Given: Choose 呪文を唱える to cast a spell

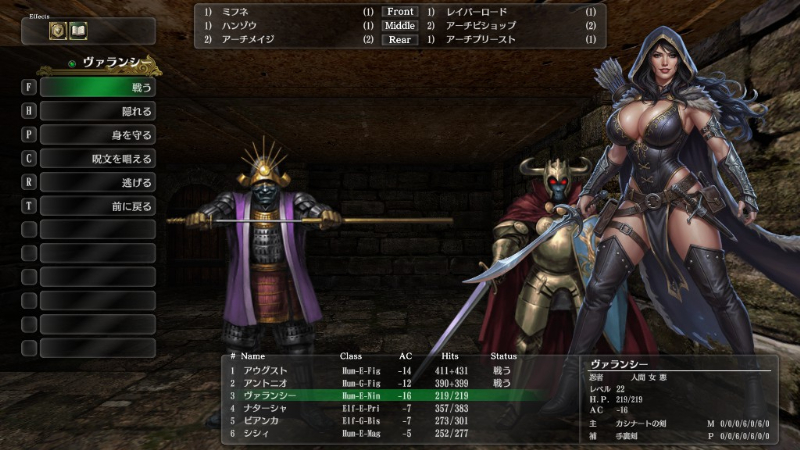Looking at the screenshot, I should [x=97, y=159].
